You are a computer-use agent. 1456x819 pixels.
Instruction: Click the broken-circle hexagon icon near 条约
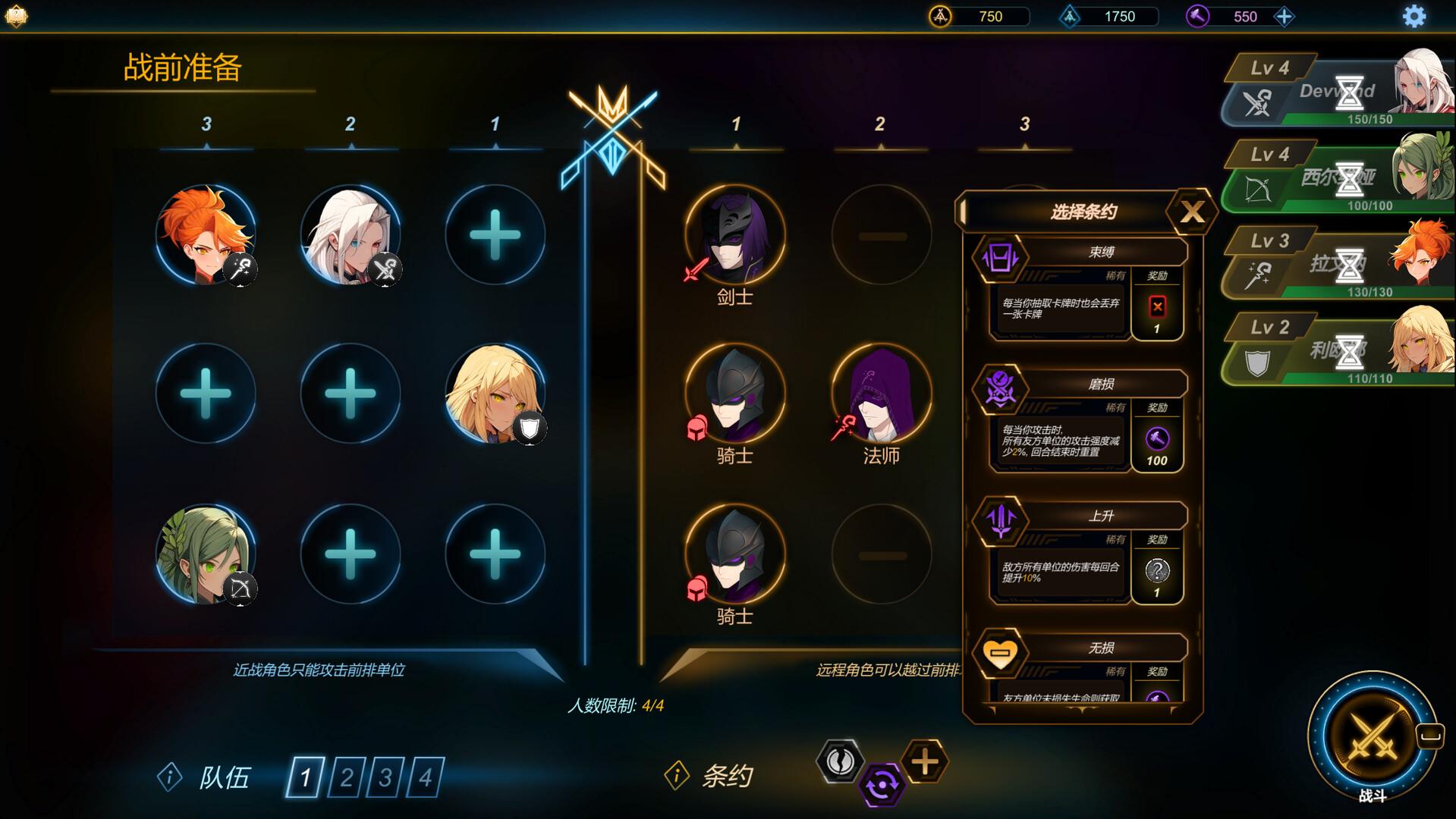839,762
